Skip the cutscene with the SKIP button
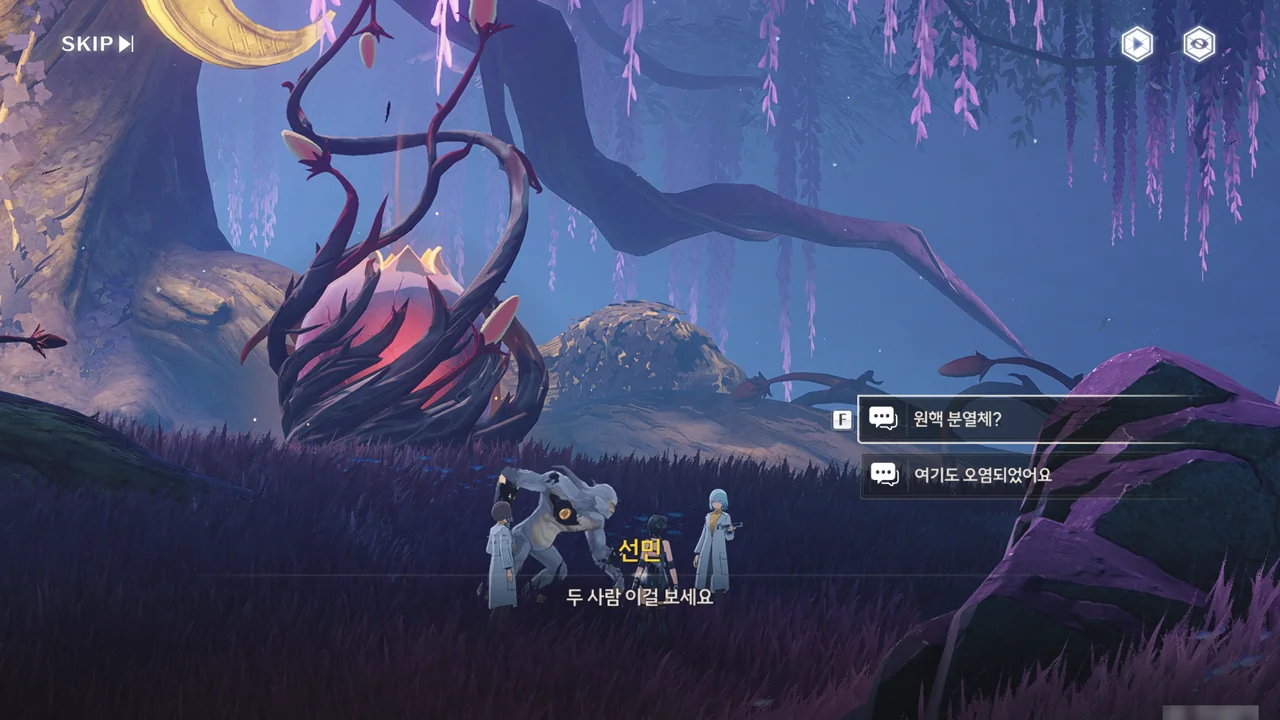Screen dimensions: 1280x720 point(97,44)
